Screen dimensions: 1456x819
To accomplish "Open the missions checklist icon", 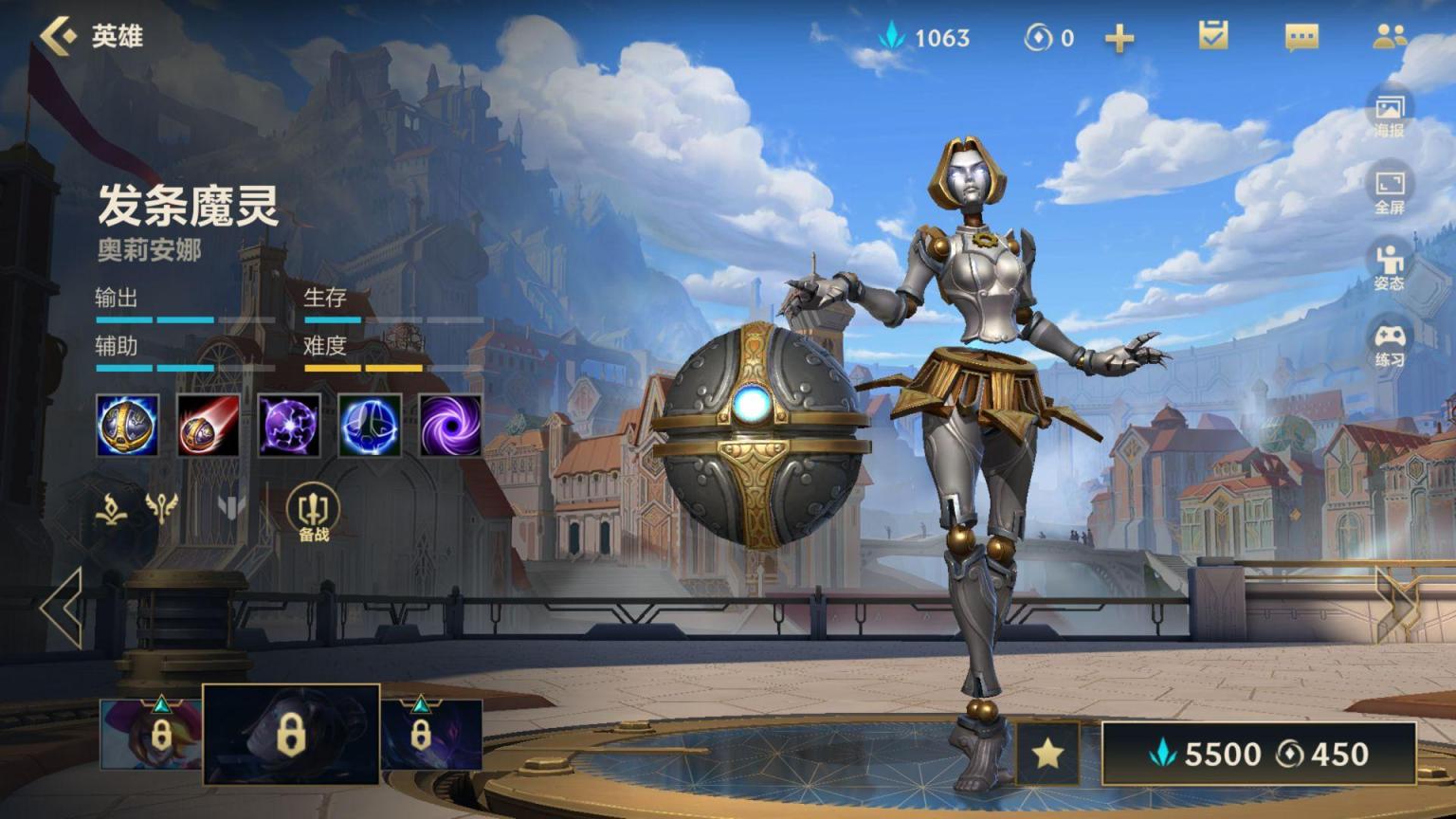I will click(1212, 36).
